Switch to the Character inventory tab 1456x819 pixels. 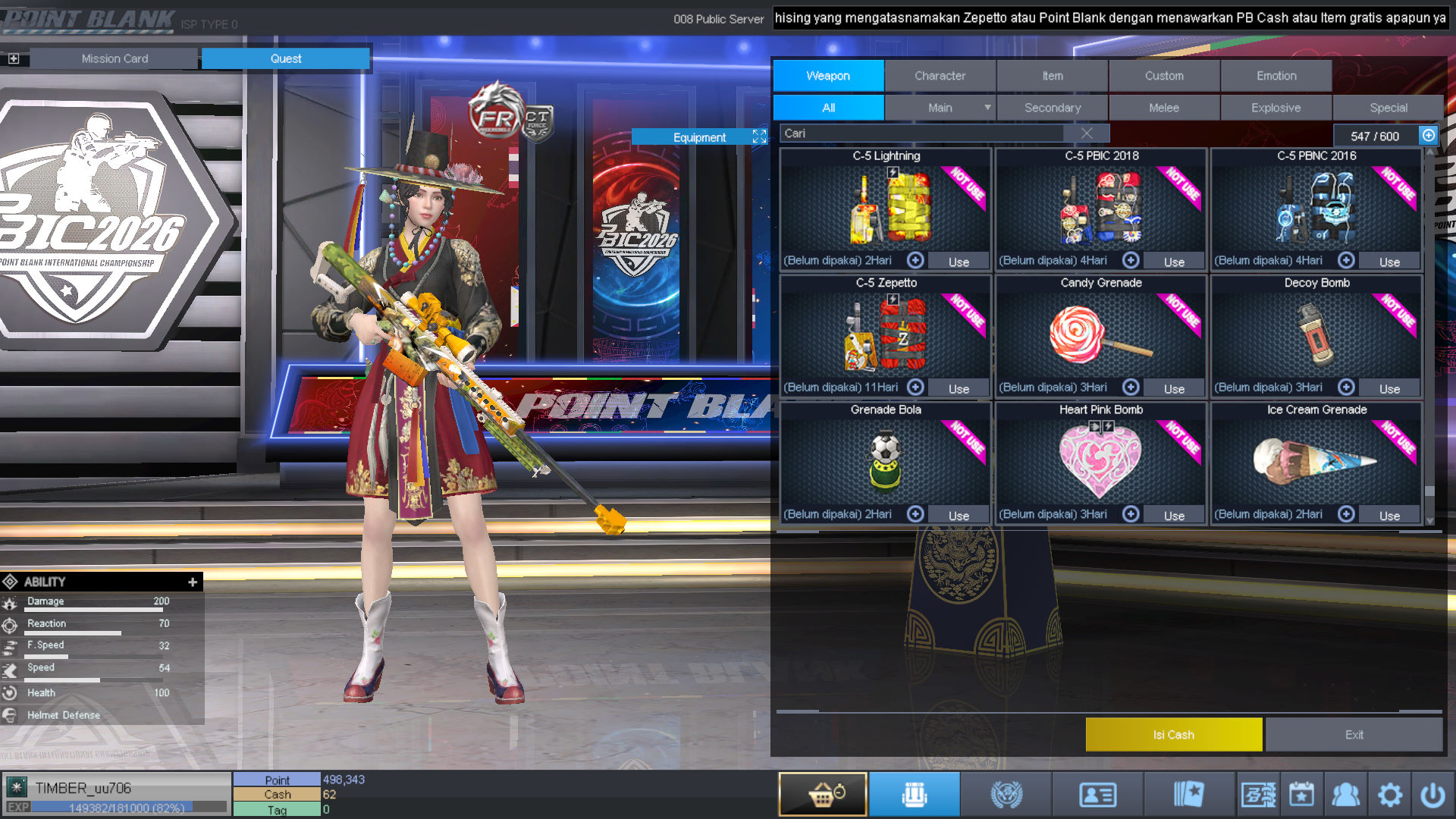click(x=940, y=76)
